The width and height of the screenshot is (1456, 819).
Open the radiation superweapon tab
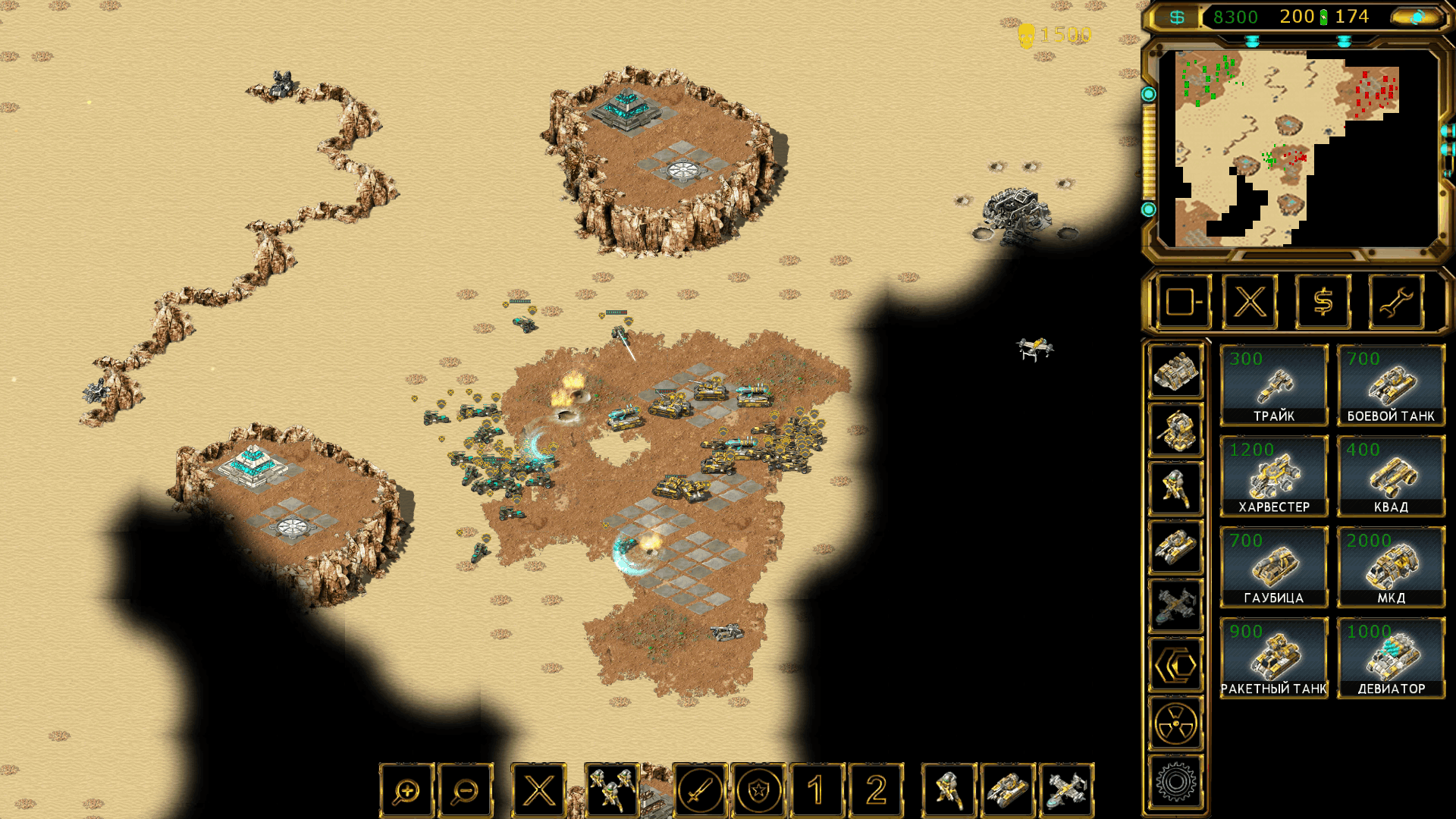click(1175, 723)
